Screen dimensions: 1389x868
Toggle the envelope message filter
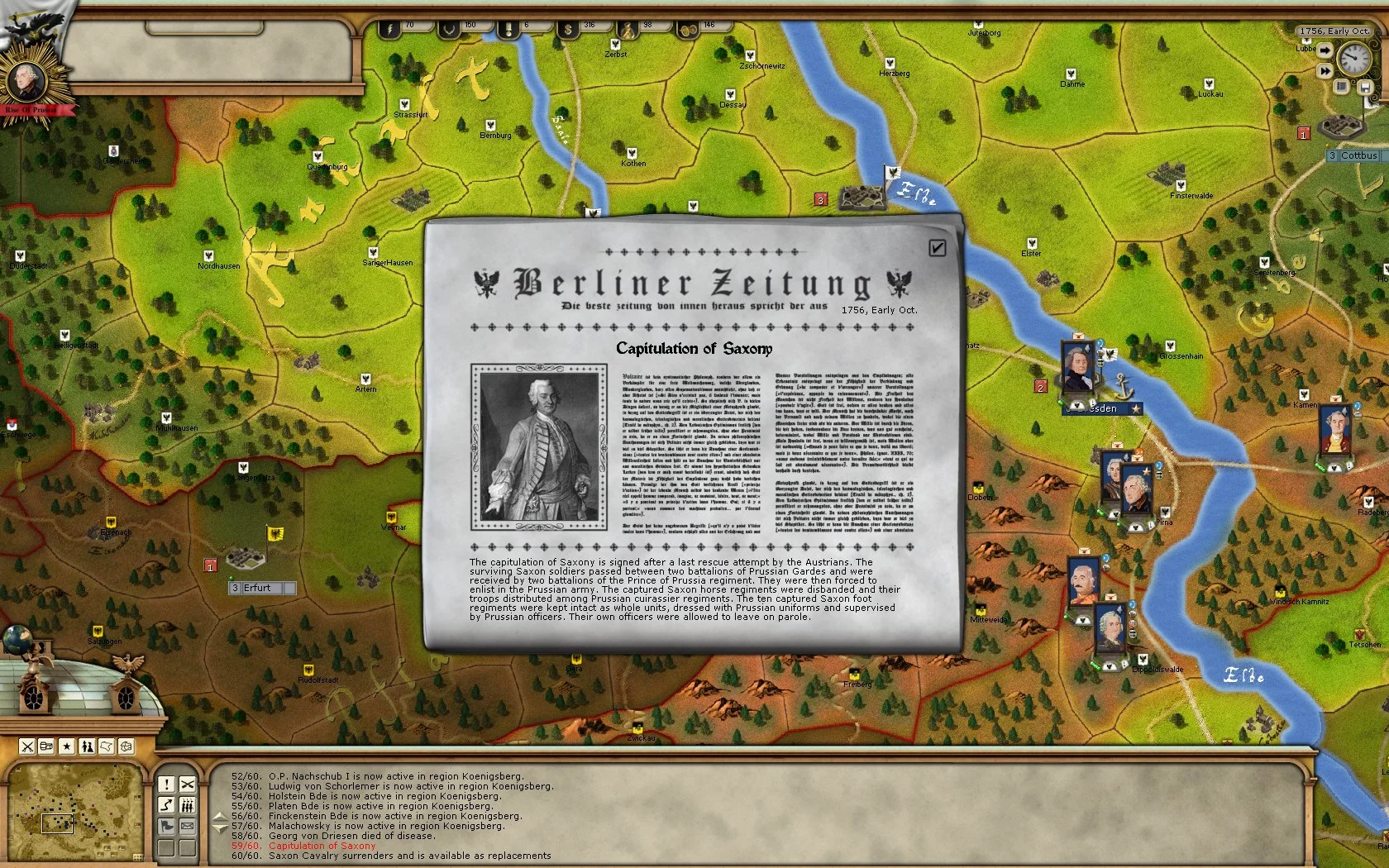pyautogui.click(x=187, y=827)
